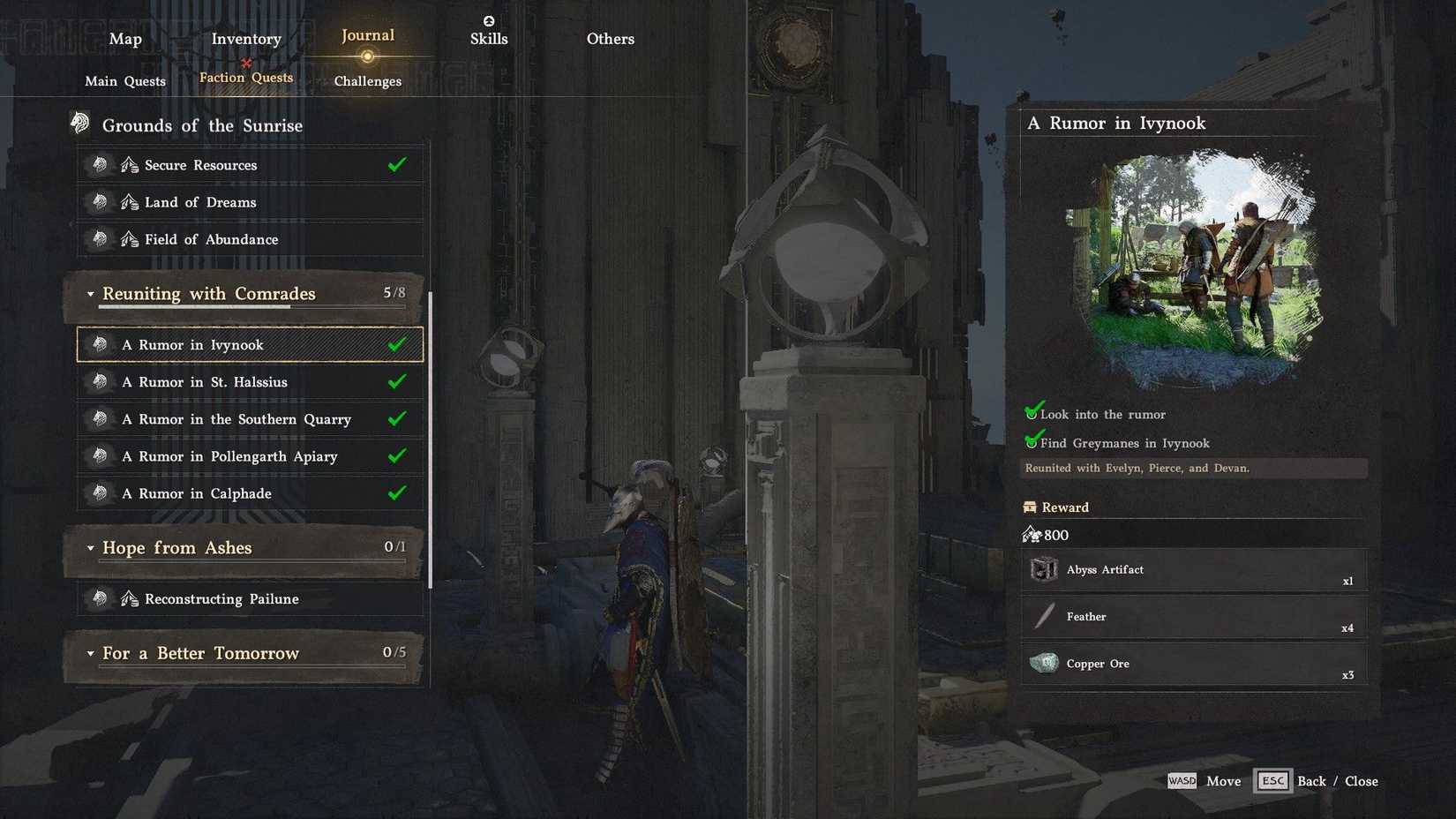Switch to the Inventory tab
Screen dimensions: 1456x819
pos(245,38)
